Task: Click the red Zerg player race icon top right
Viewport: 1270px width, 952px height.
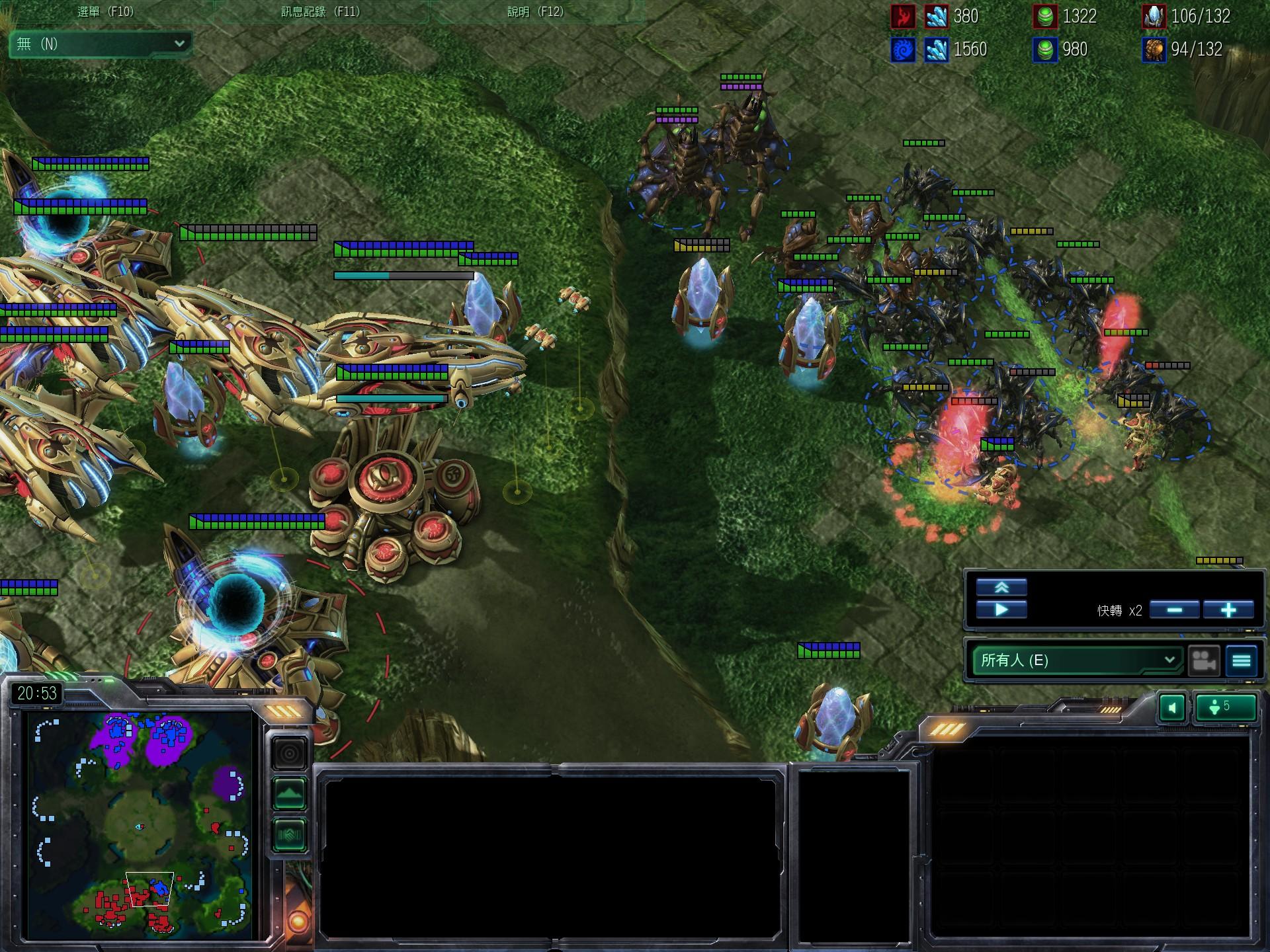Action: 905,17
